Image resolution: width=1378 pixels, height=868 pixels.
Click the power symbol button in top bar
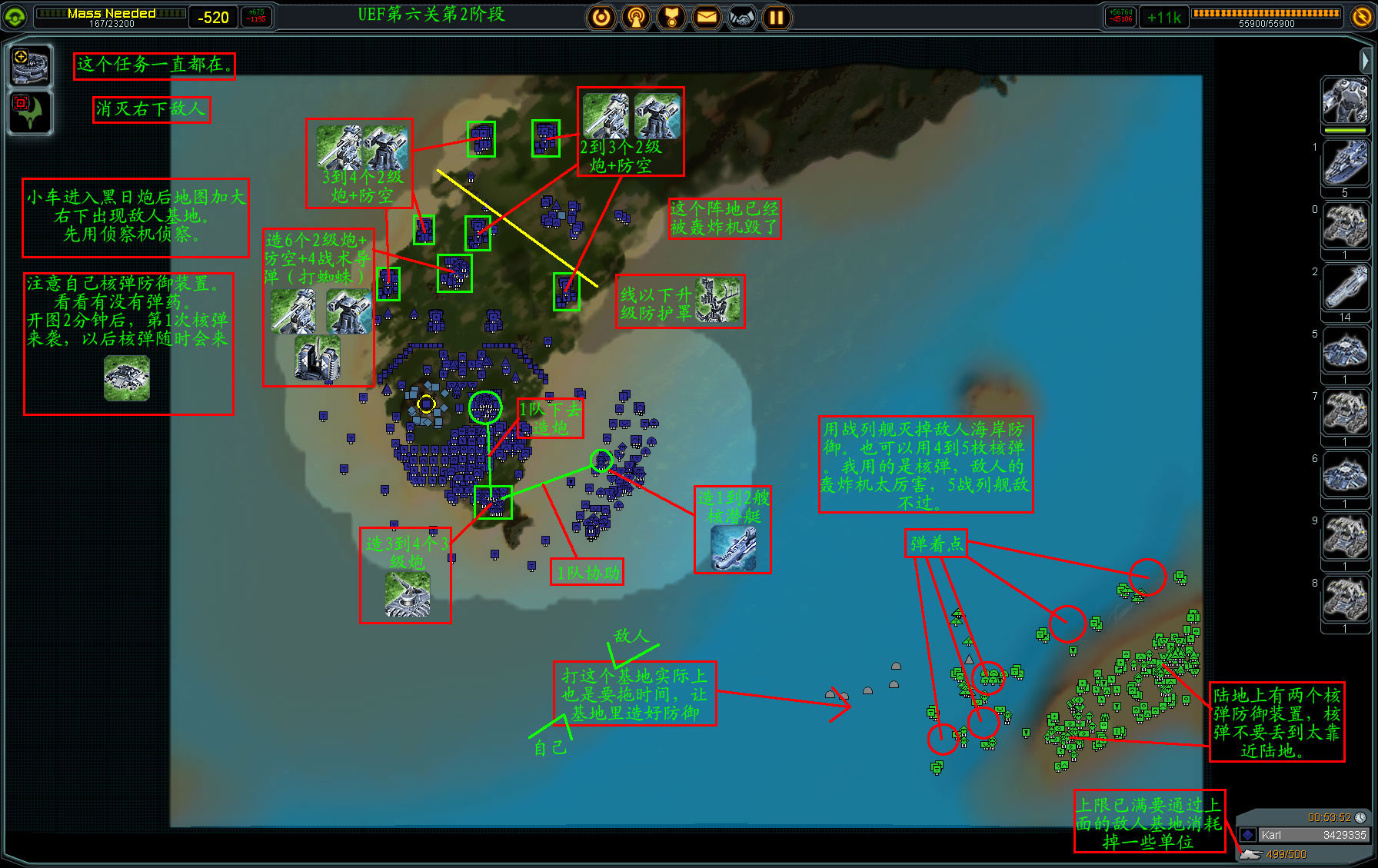pos(601,17)
